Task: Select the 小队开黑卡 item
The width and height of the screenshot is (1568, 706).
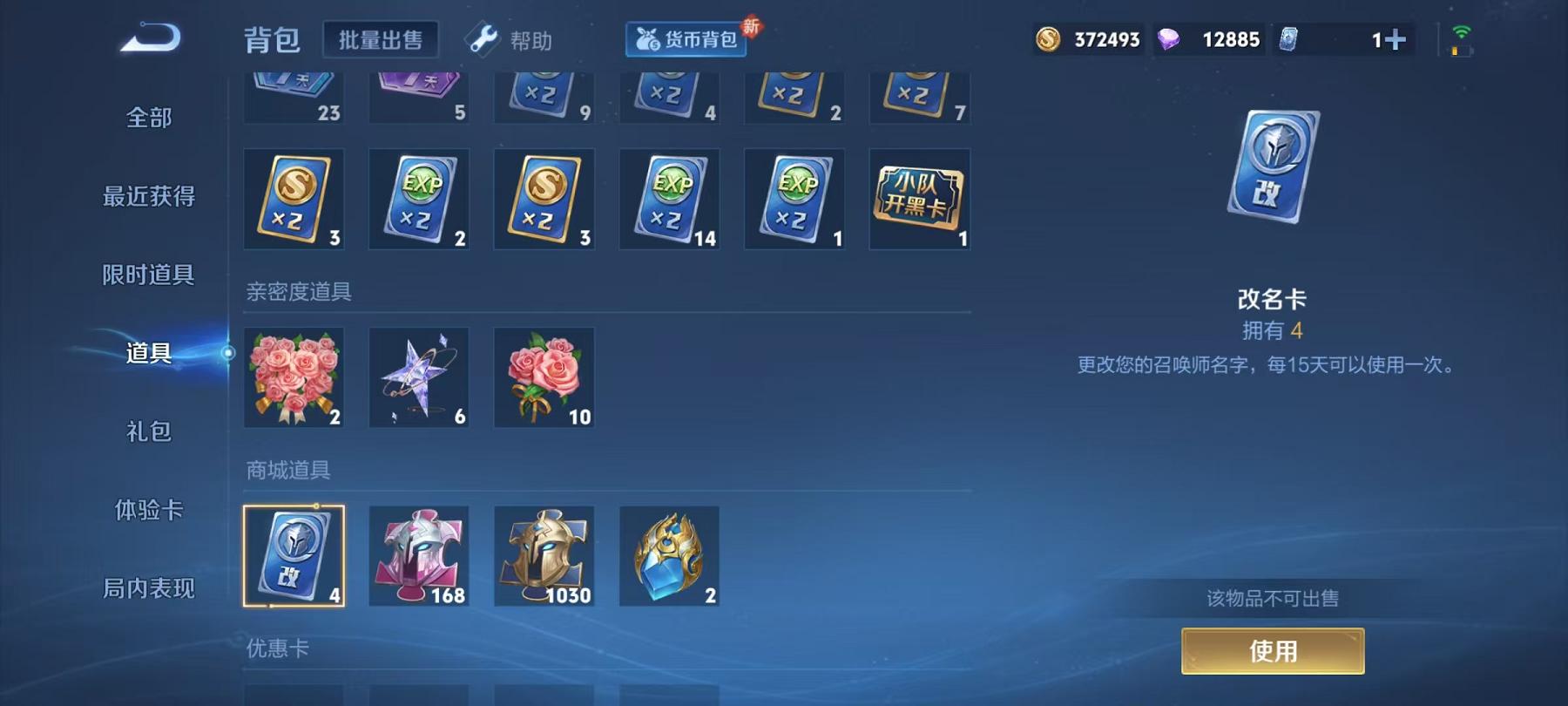Action: coord(919,199)
